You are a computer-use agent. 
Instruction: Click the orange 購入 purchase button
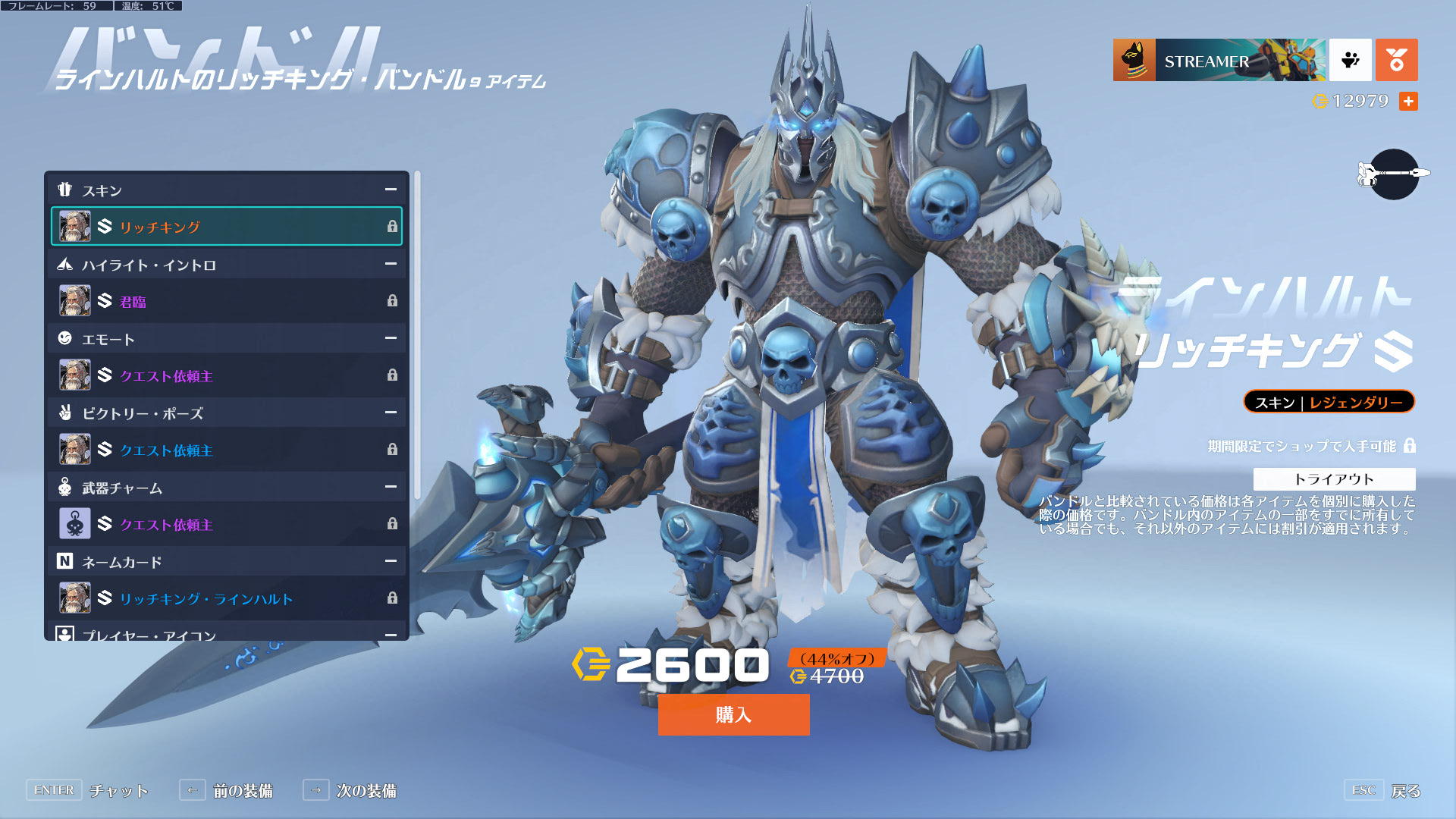coord(733,714)
